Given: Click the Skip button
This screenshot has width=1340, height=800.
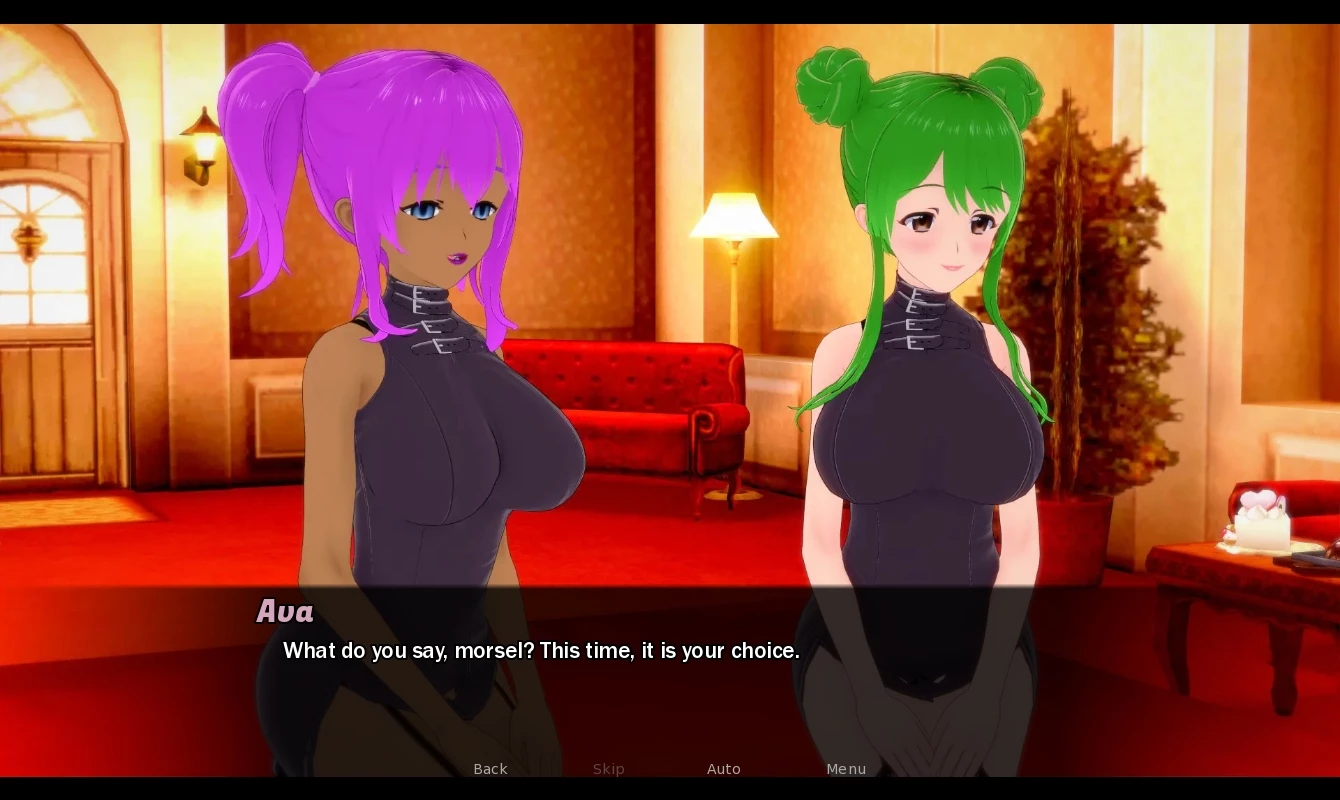Looking at the screenshot, I should [x=608, y=769].
